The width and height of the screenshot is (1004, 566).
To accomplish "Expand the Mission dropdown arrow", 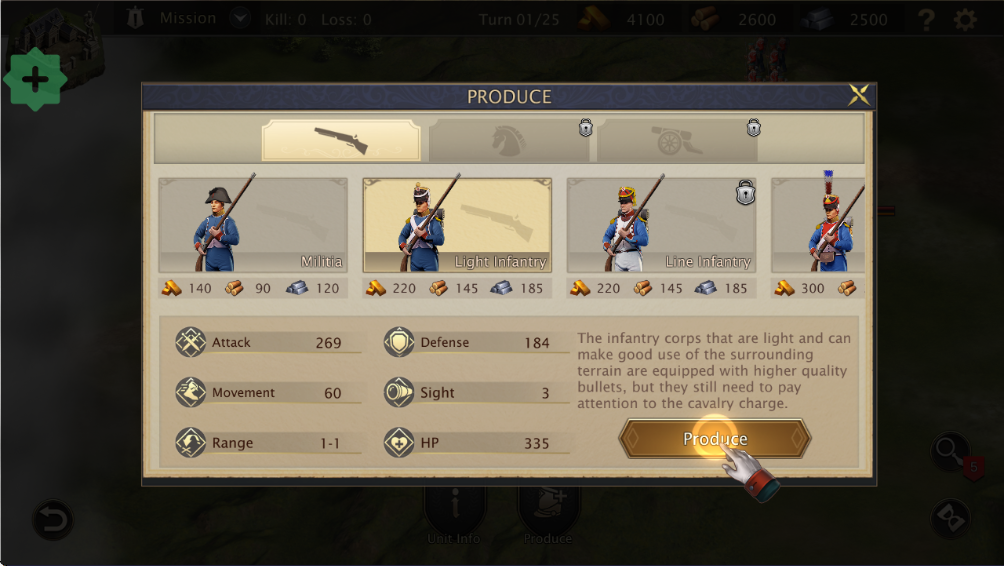I will (x=239, y=18).
